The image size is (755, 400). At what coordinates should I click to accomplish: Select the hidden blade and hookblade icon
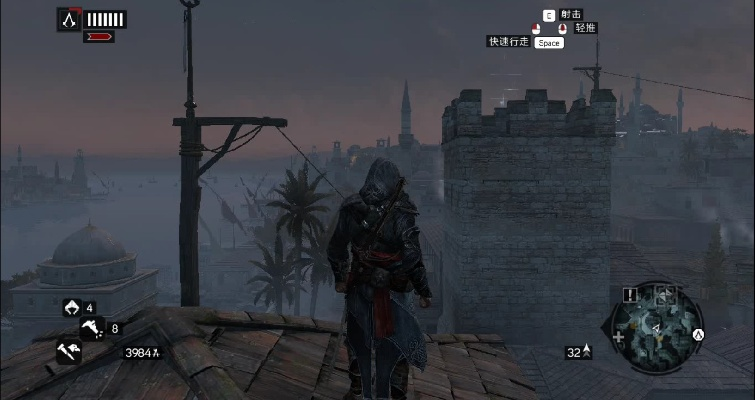click(x=70, y=350)
